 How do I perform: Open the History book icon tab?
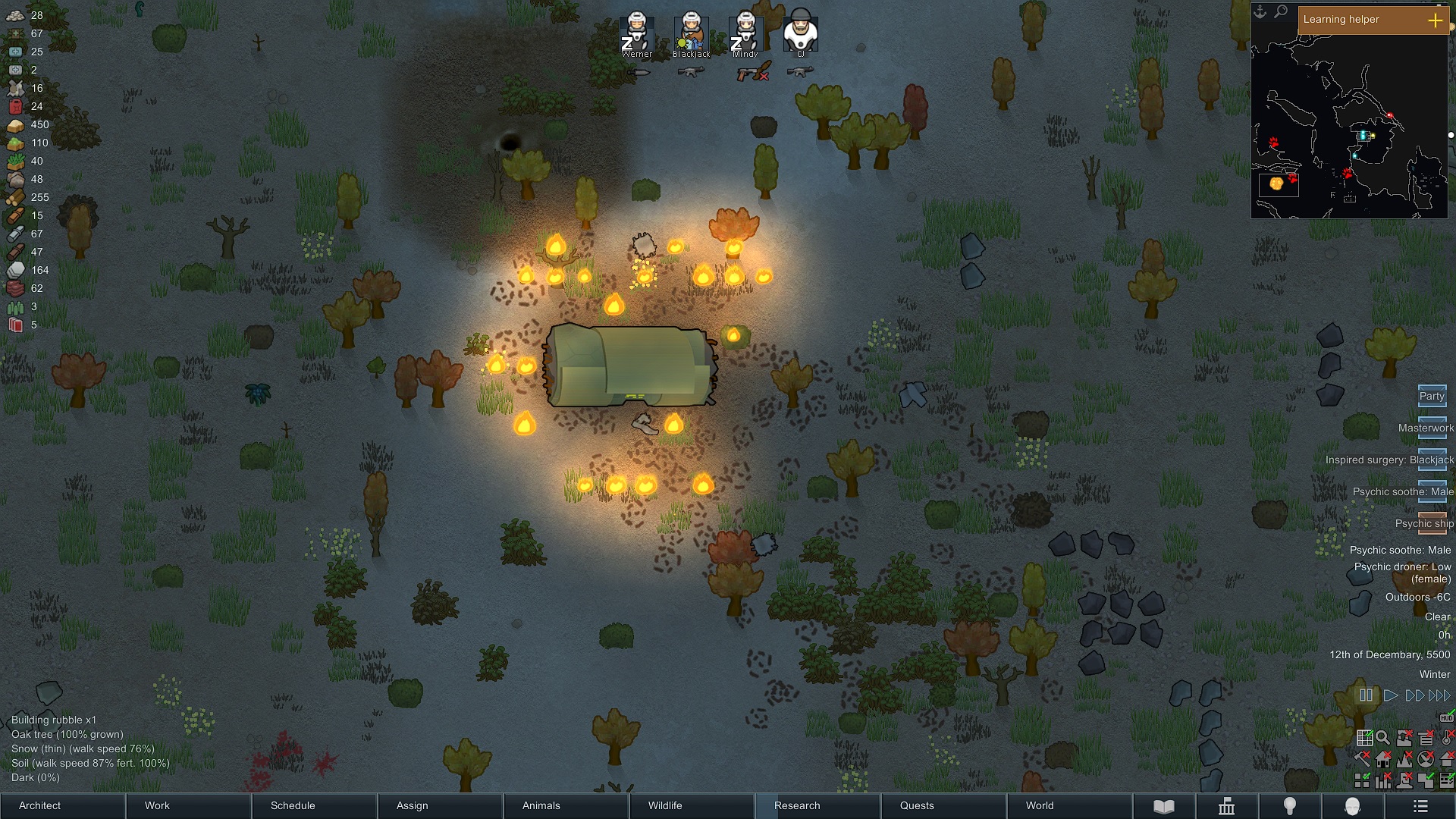pyautogui.click(x=1163, y=806)
